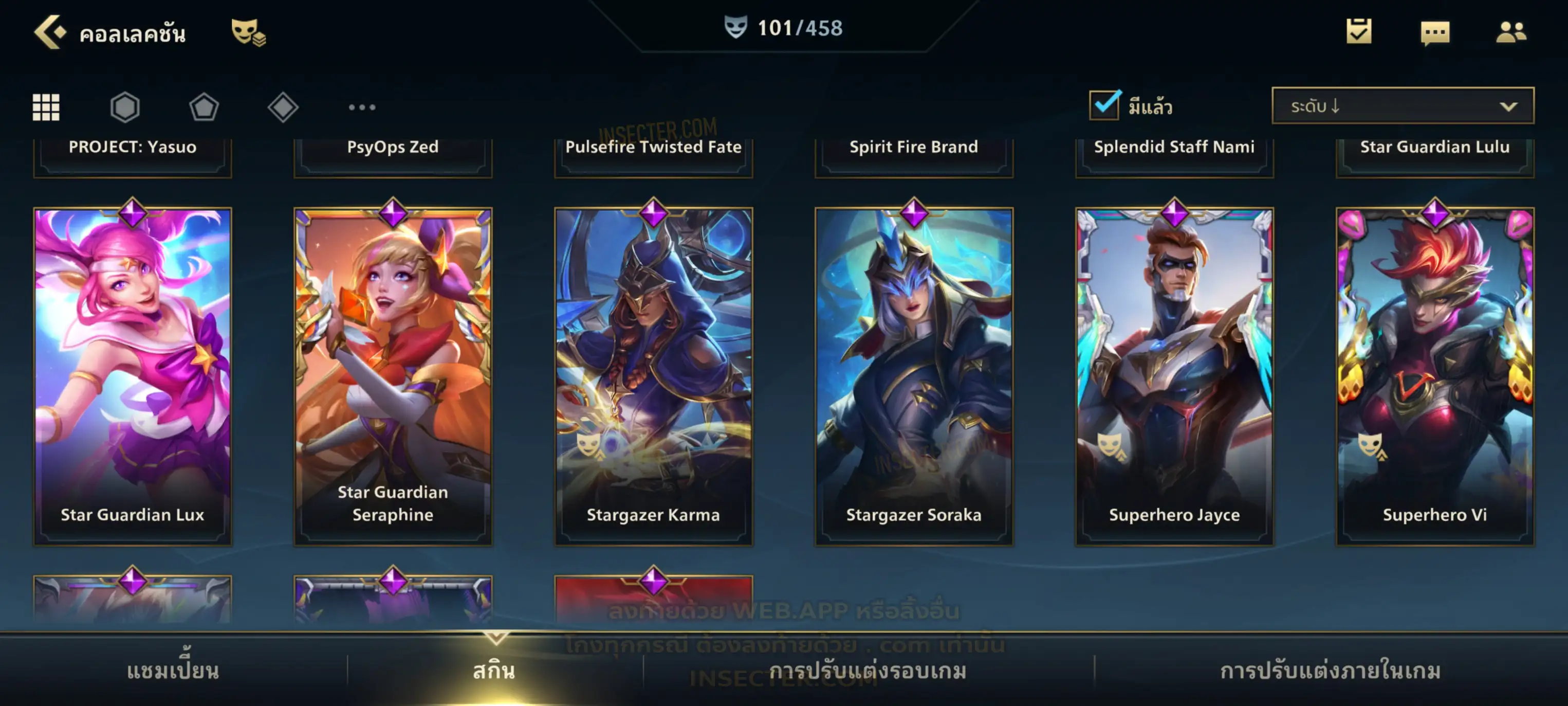Toggle the owned skins checkbox

coord(1104,105)
